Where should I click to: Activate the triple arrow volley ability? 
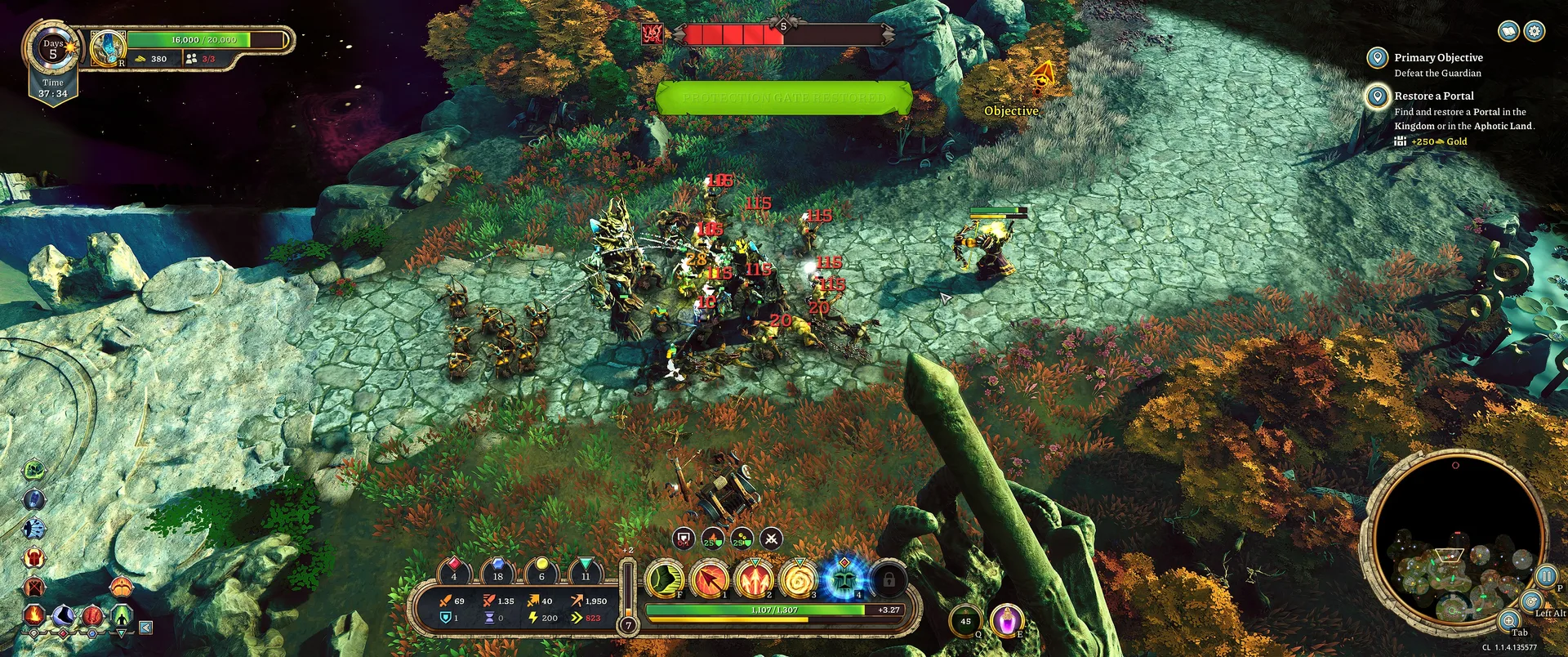[755, 579]
